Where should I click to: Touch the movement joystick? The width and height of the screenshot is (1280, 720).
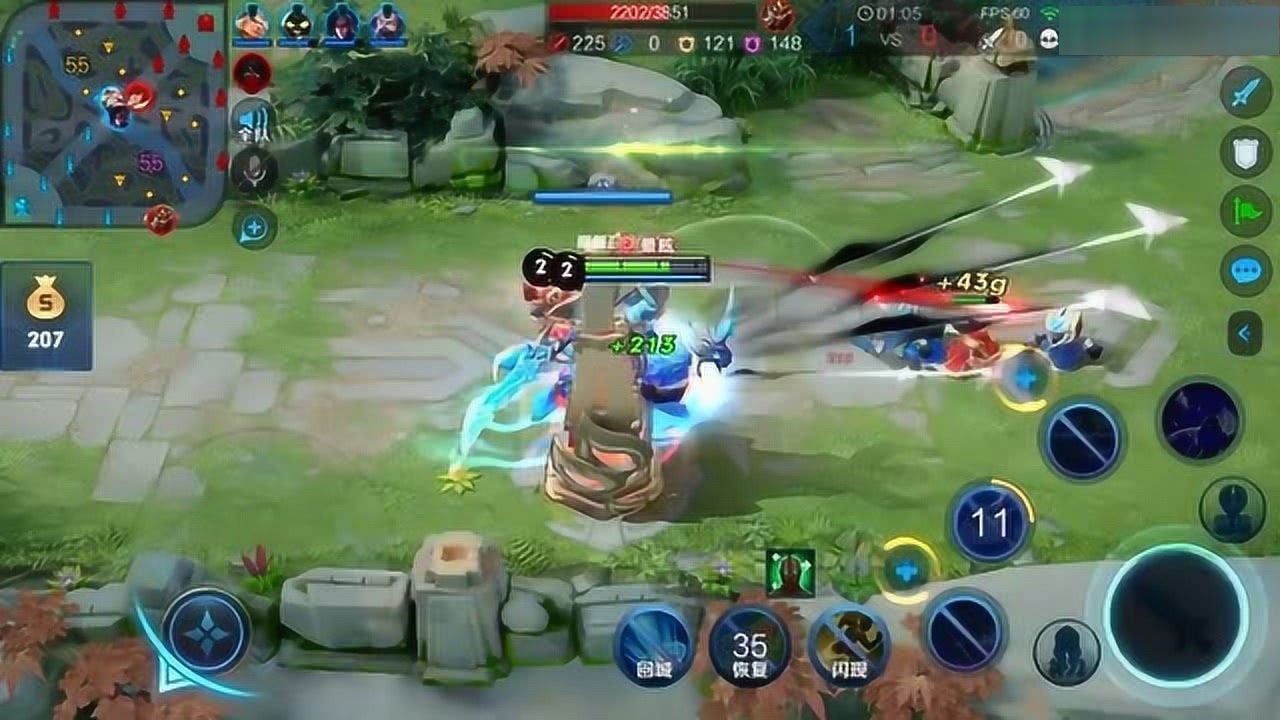coord(206,632)
